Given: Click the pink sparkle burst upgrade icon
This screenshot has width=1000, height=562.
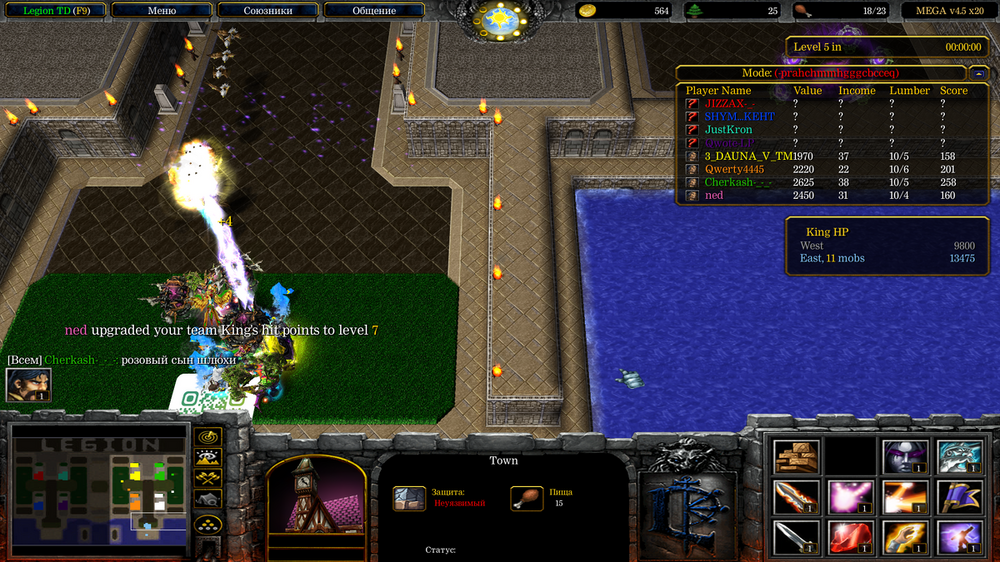Looking at the screenshot, I should (x=851, y=496).
